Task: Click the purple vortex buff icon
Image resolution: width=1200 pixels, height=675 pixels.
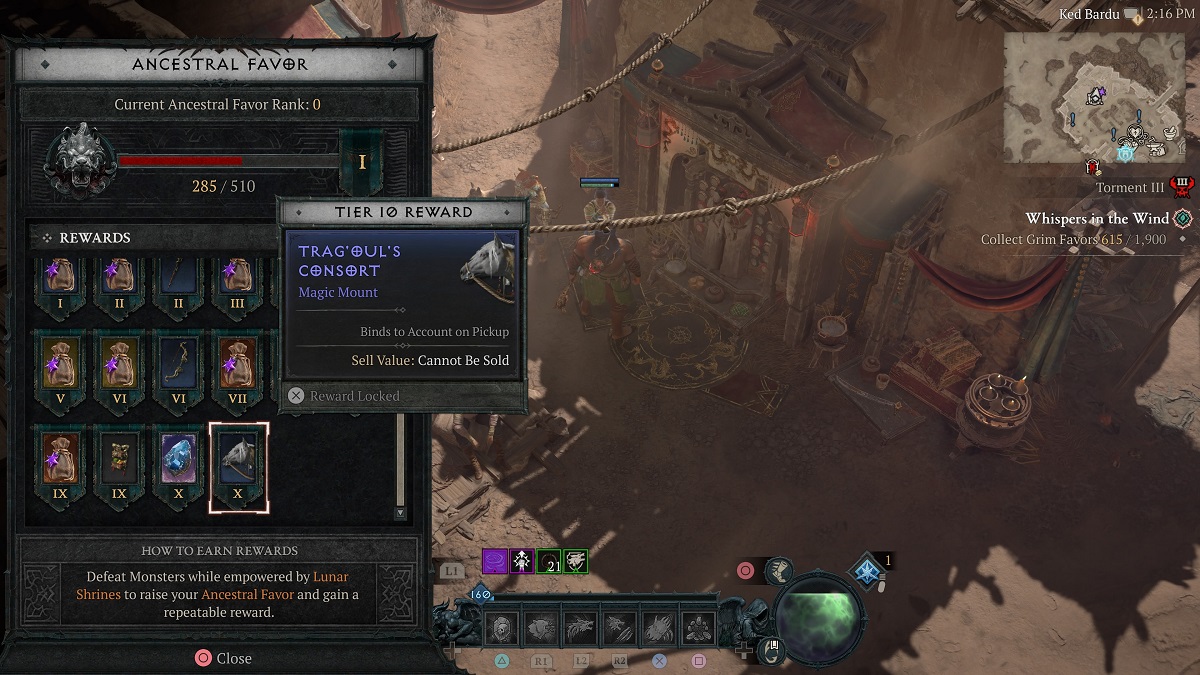Action: point(496,561)
